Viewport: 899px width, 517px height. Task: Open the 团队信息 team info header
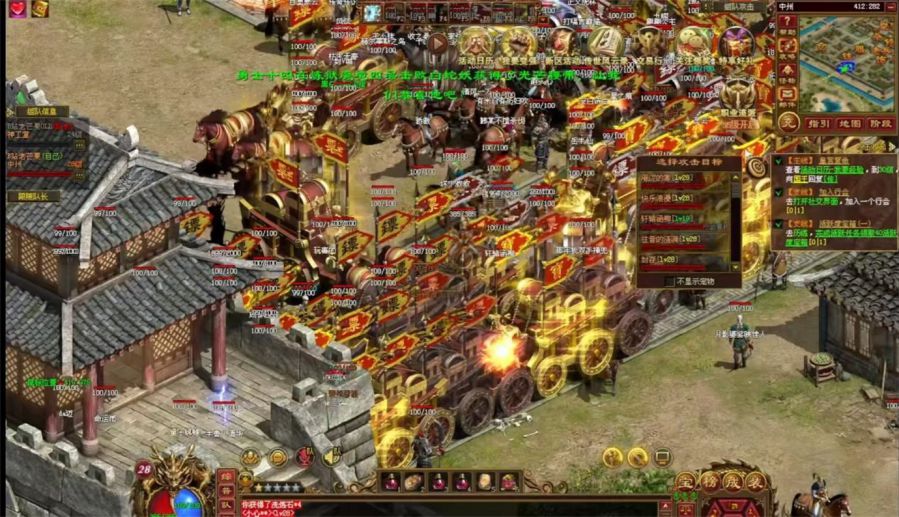[x=41, y=111]
